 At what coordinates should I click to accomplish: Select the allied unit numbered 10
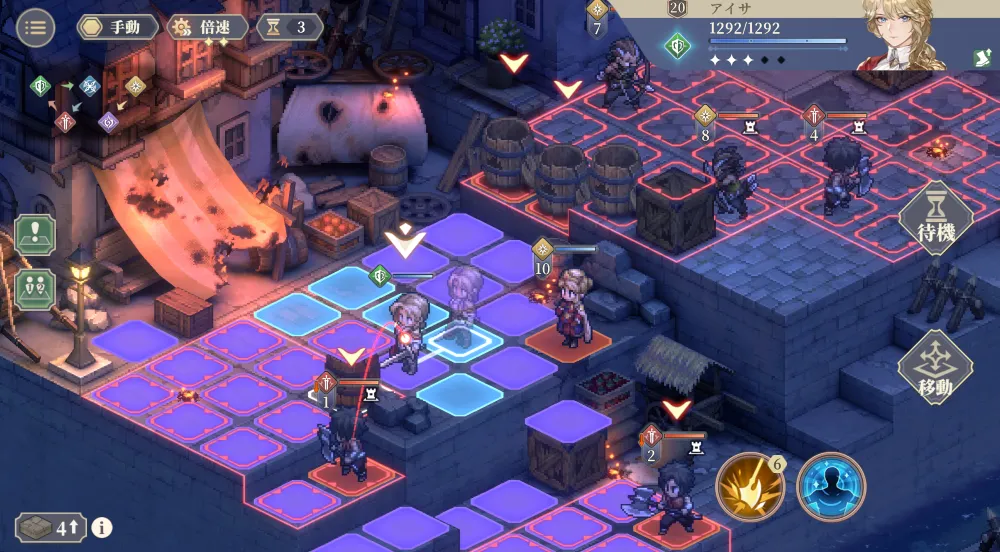click(570, 305)
